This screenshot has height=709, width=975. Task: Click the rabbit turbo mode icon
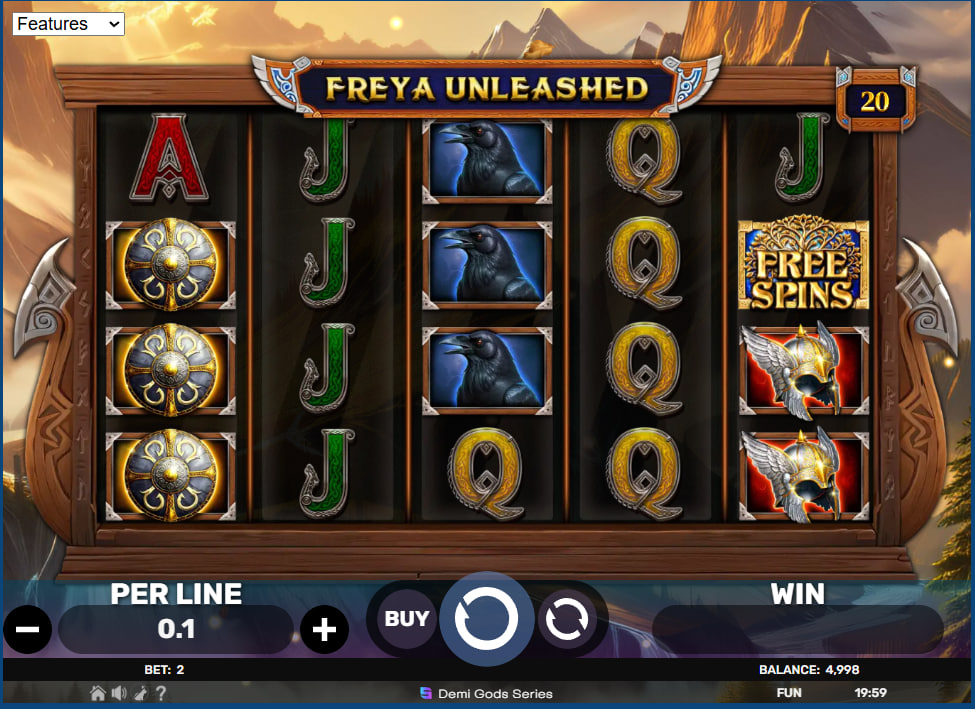(x=140, y=693)
